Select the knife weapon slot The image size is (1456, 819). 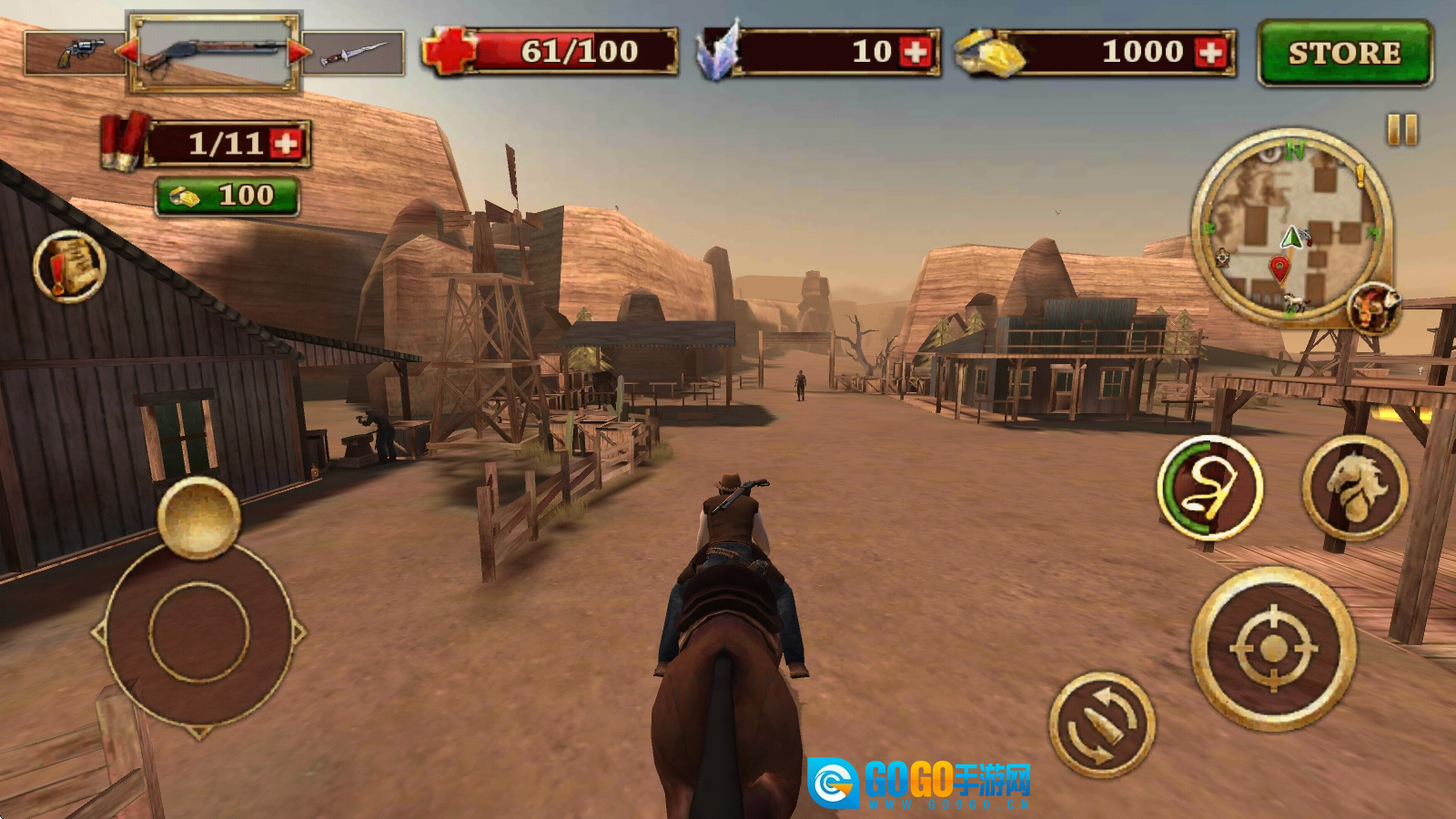(x=355, y=53)
